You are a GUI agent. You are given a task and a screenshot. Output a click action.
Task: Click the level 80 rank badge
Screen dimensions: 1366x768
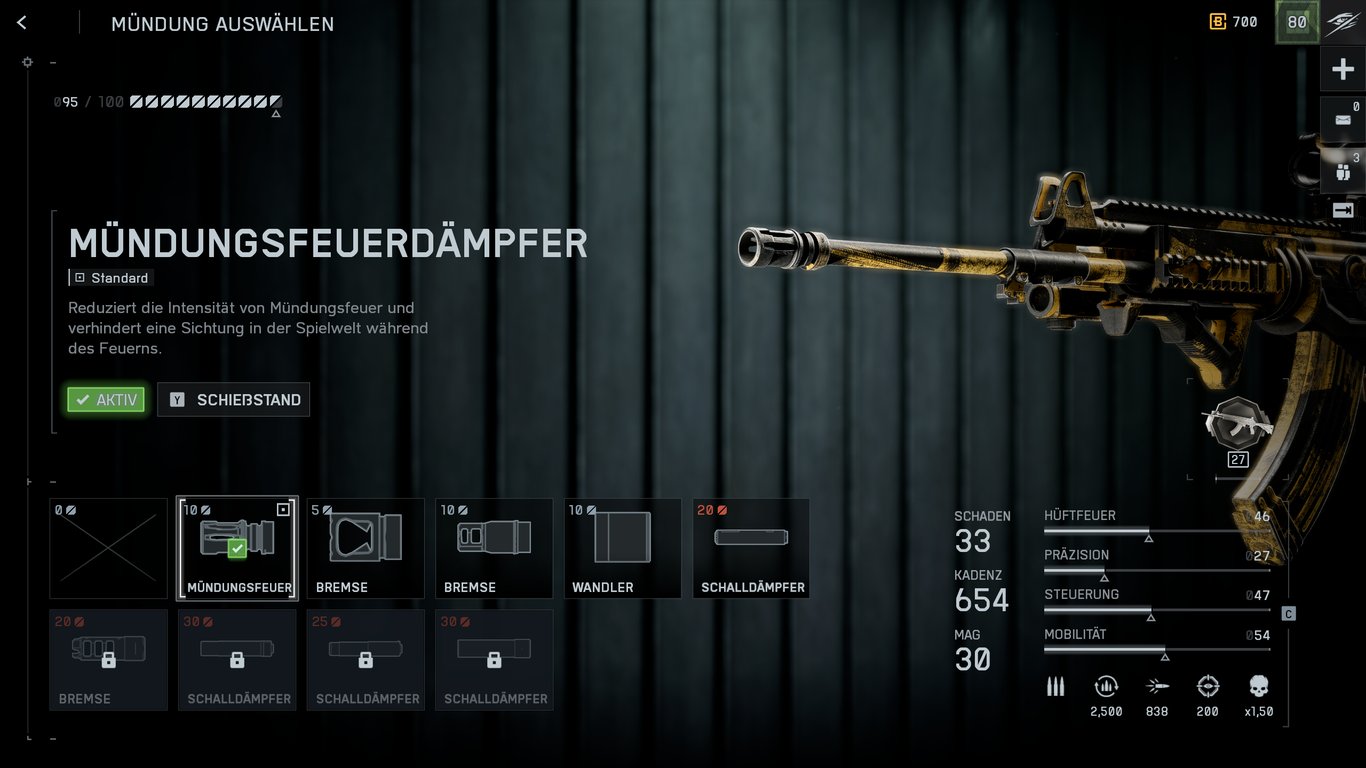pos(1297,23)
